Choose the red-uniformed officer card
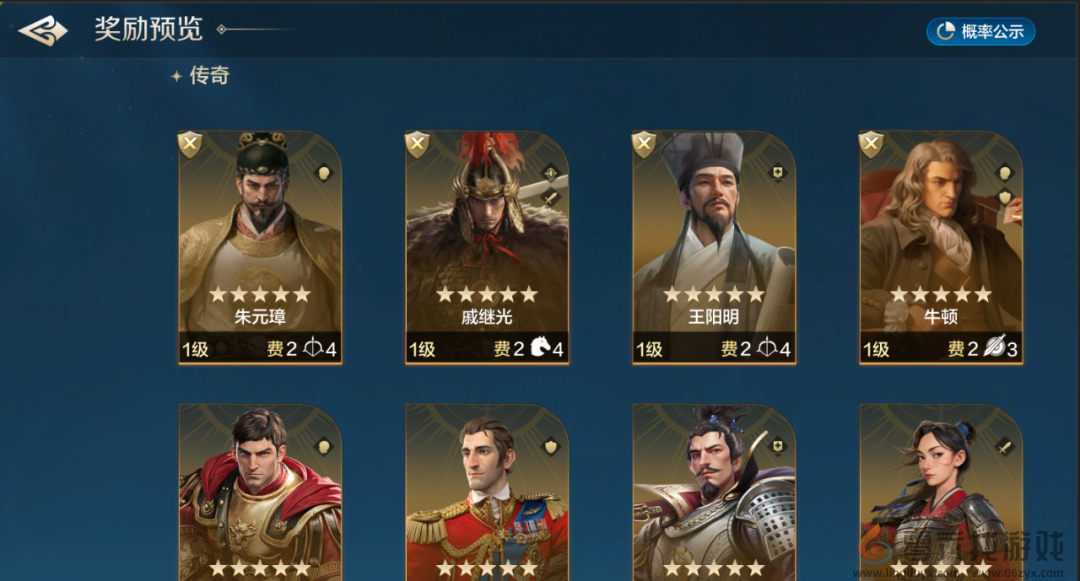This screenshot has width=1080, height=581. pos(487,493)
